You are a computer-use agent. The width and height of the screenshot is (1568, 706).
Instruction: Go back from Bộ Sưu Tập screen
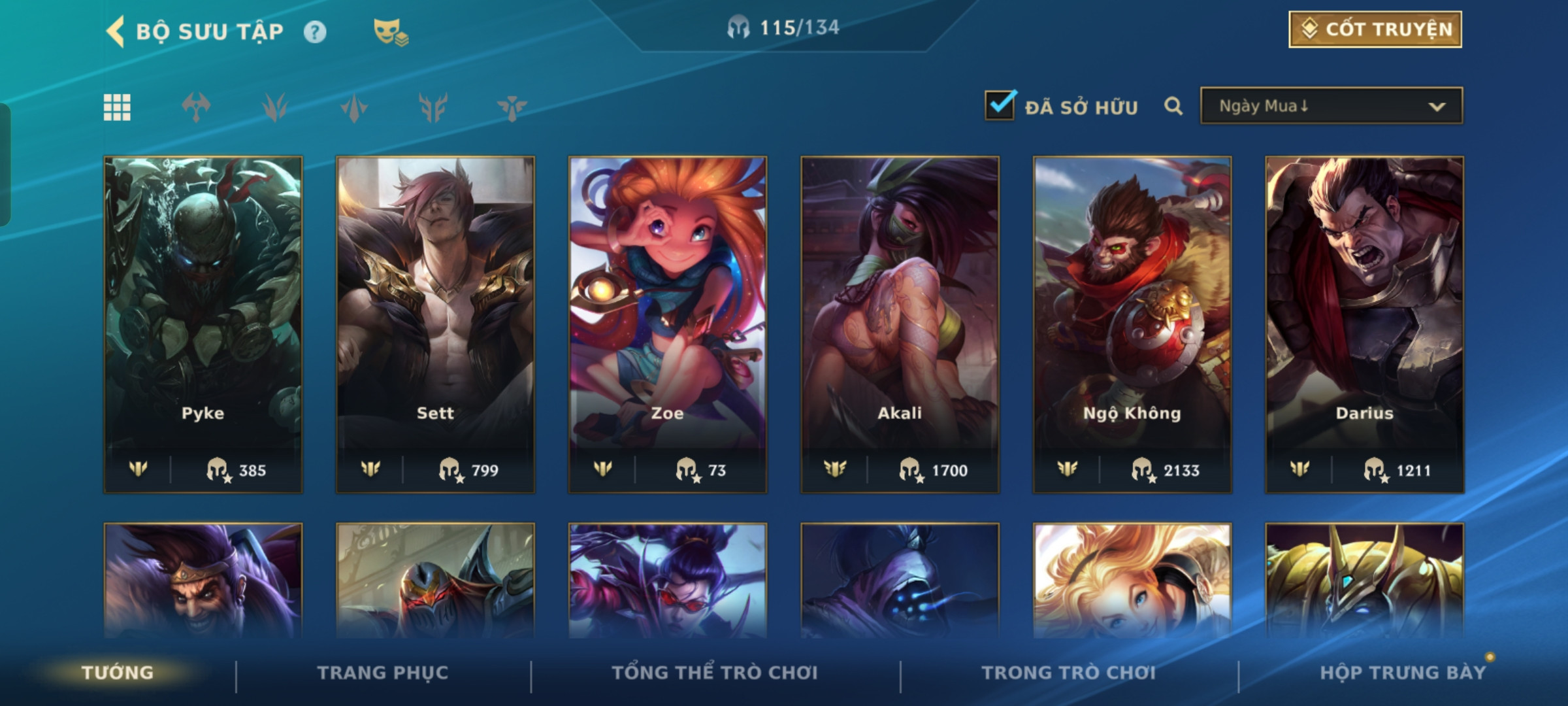[x=116, y=31]
